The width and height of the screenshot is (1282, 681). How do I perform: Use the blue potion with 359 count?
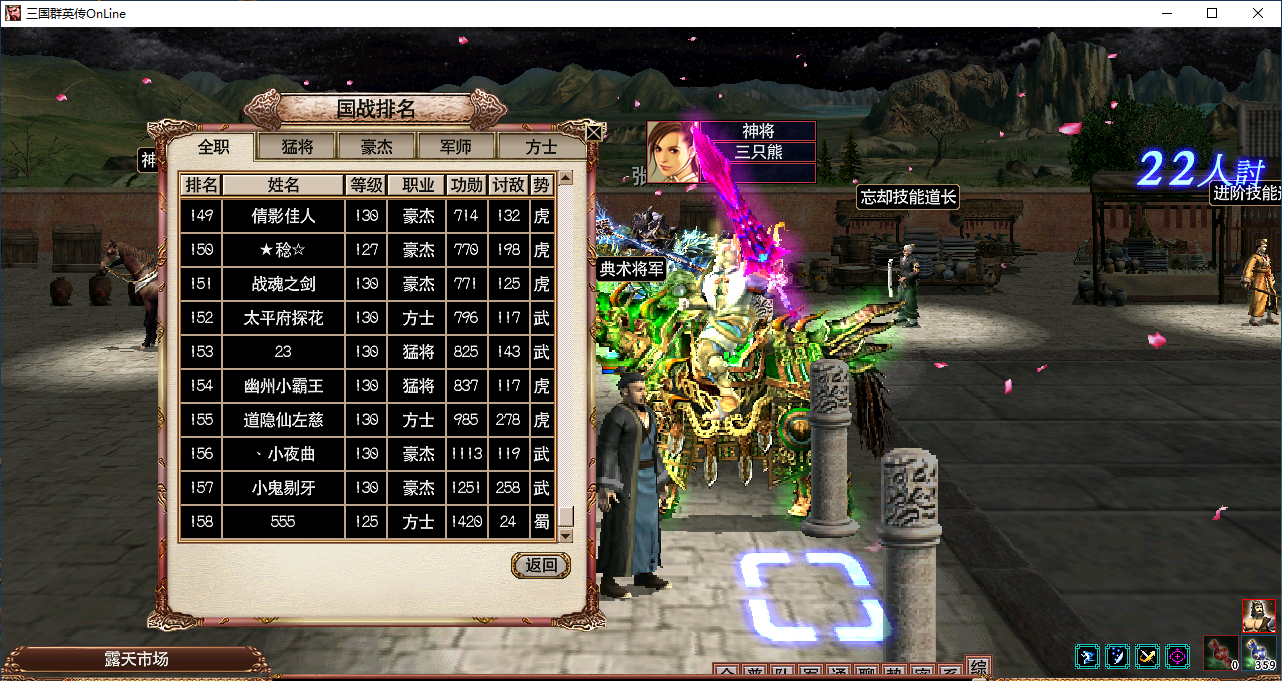(x=1259, y=654)
